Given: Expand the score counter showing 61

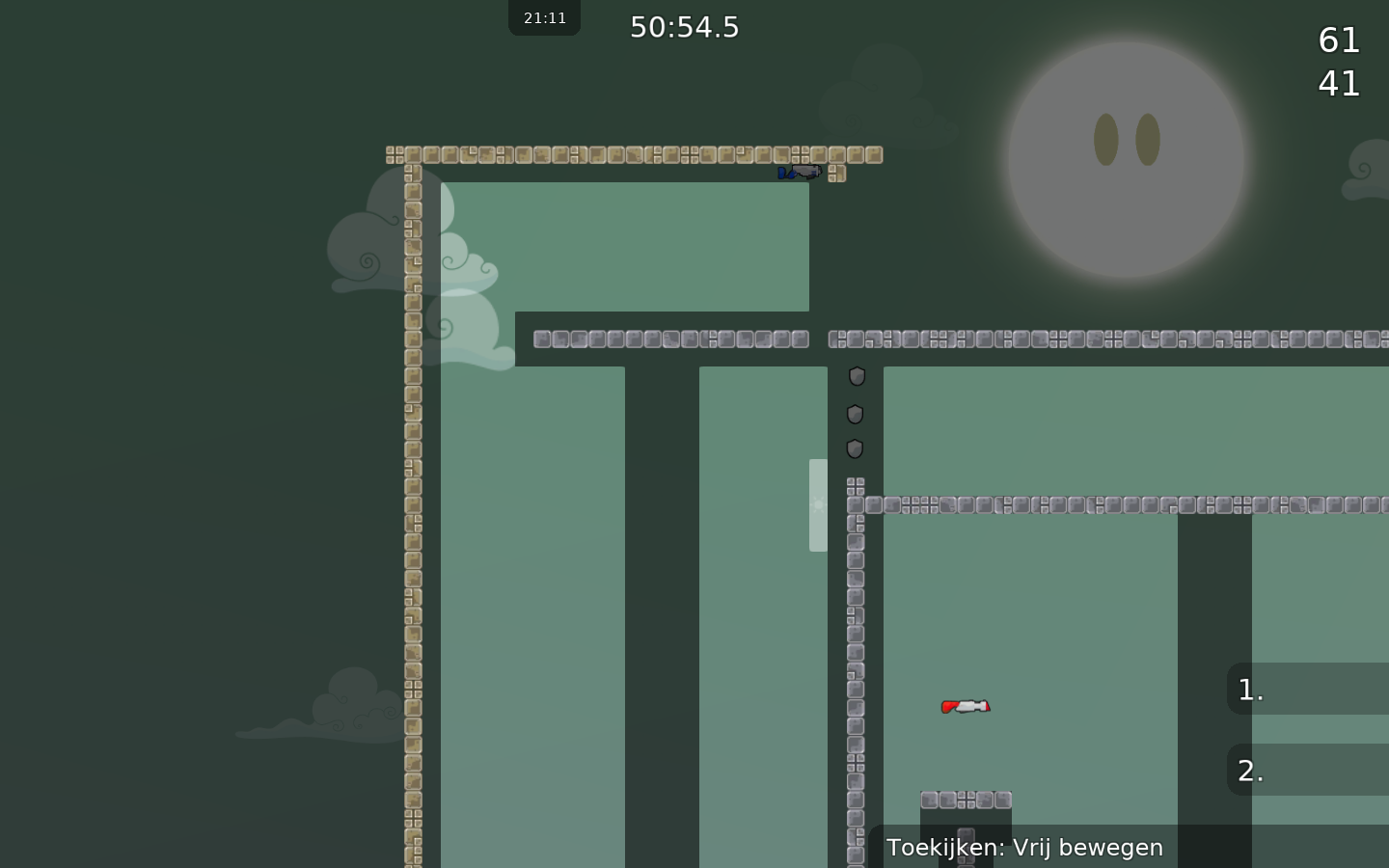Looking at the screenshot, I should [x=1338, y=41].
